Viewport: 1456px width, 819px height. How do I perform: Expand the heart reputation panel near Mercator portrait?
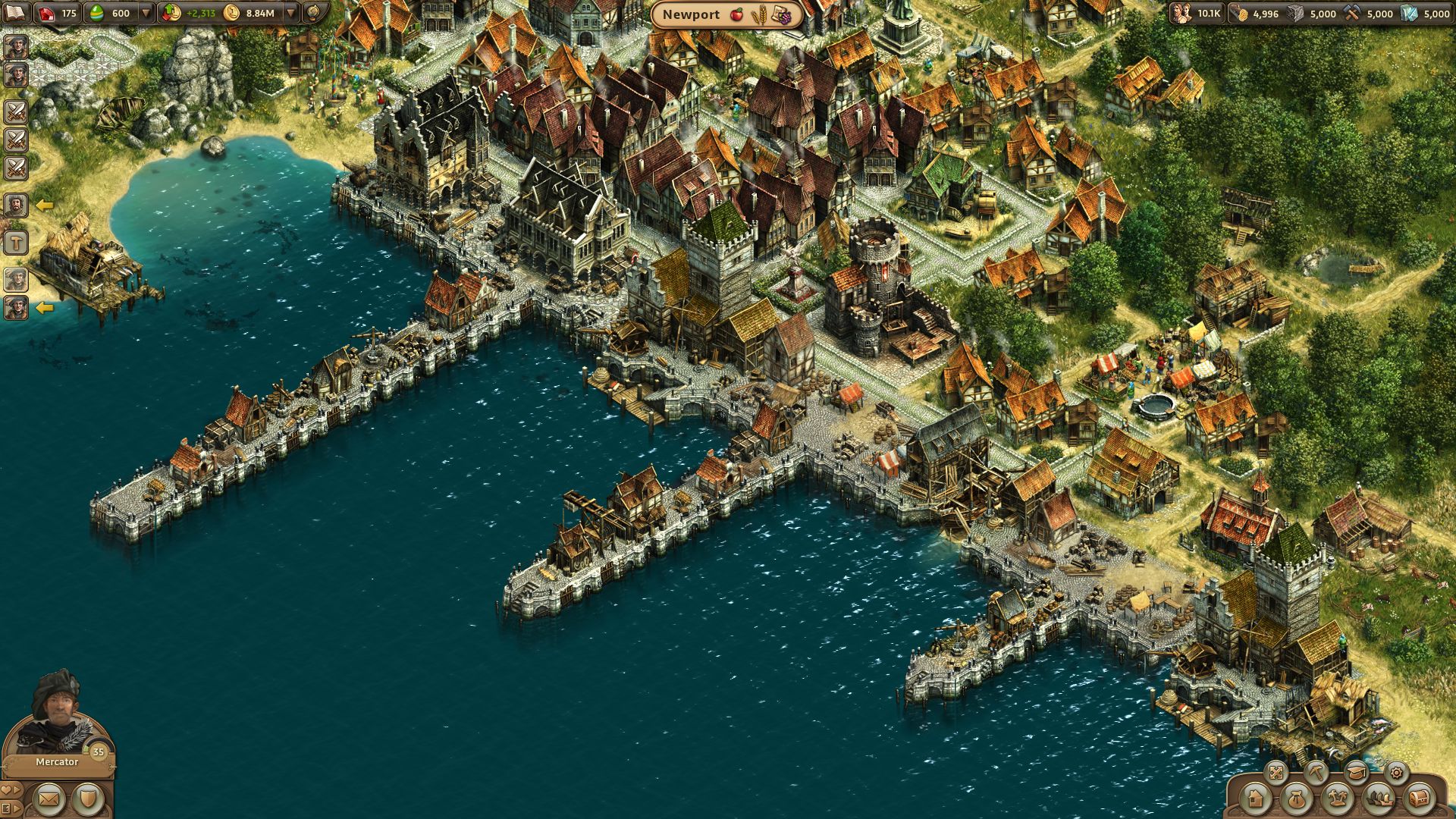click(x=12, y=791)
